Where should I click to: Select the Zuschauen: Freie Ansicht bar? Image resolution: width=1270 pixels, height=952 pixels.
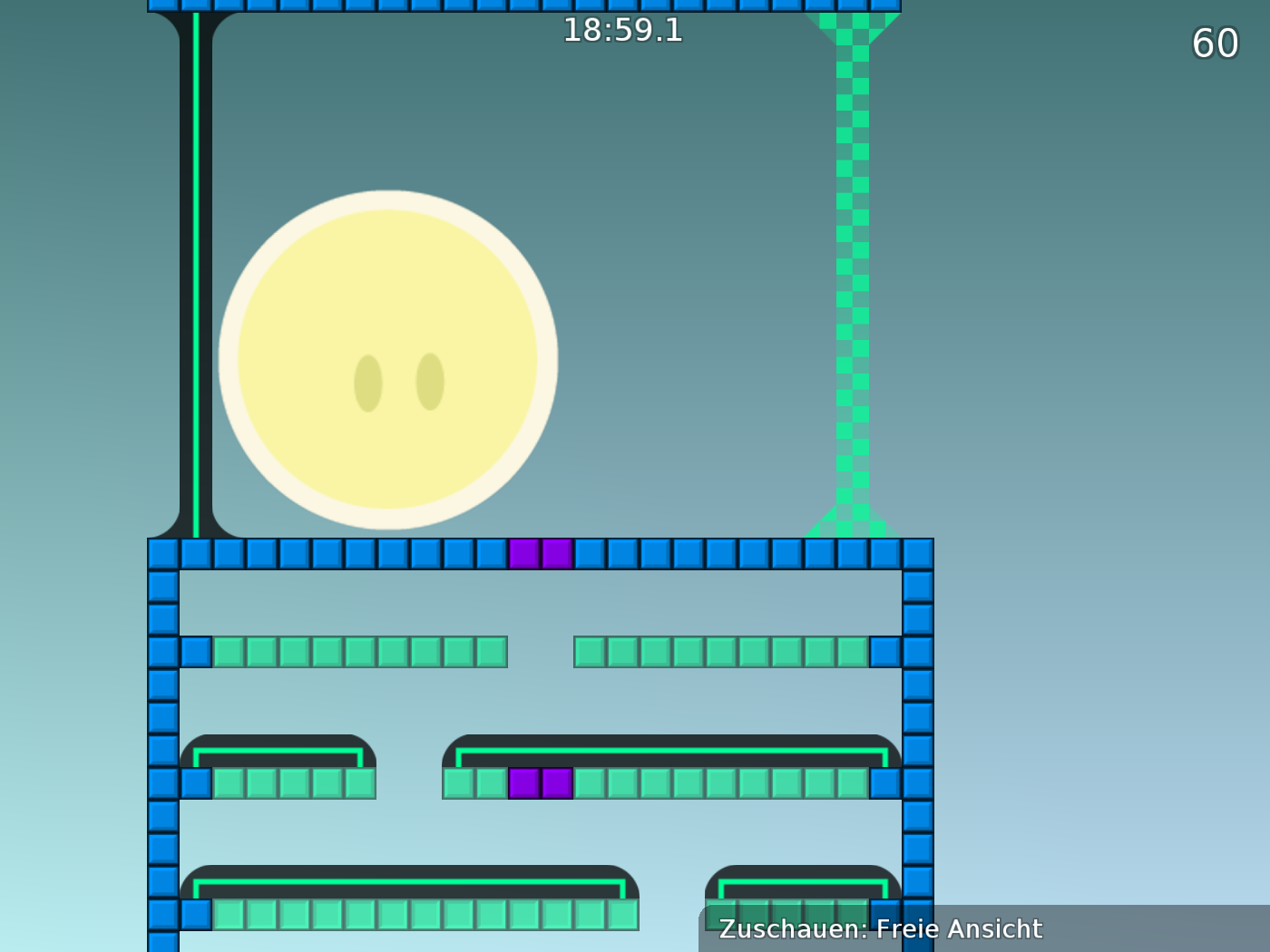(880, 929)
